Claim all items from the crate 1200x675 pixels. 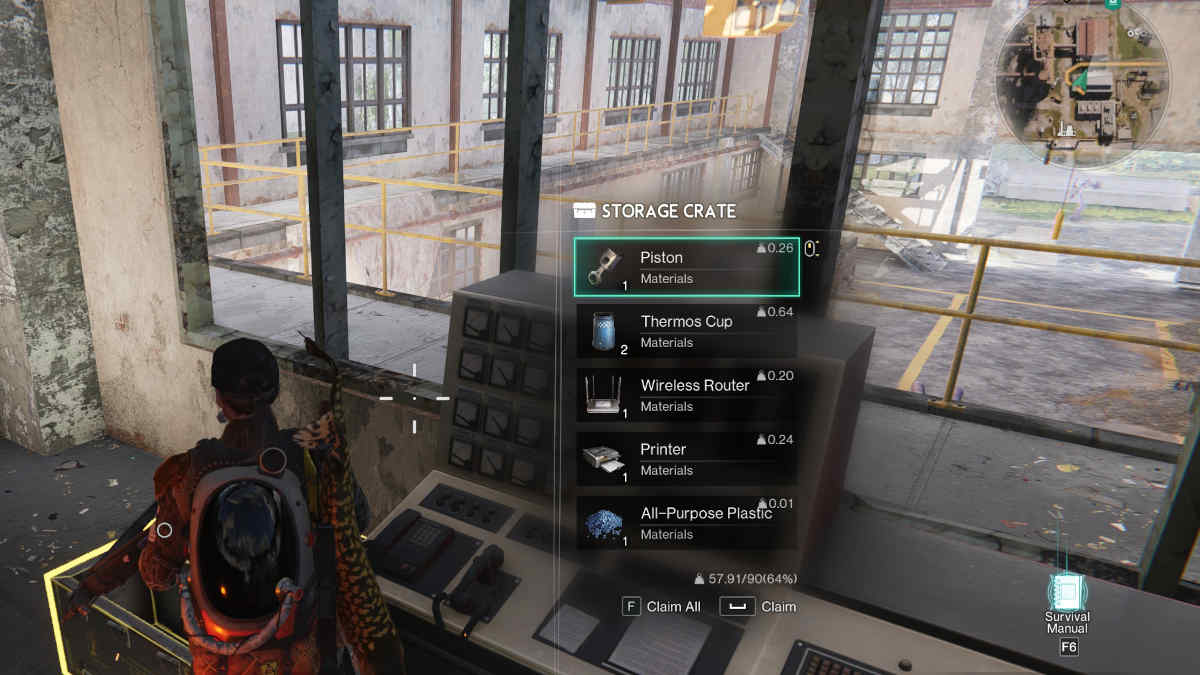point(661,606)
